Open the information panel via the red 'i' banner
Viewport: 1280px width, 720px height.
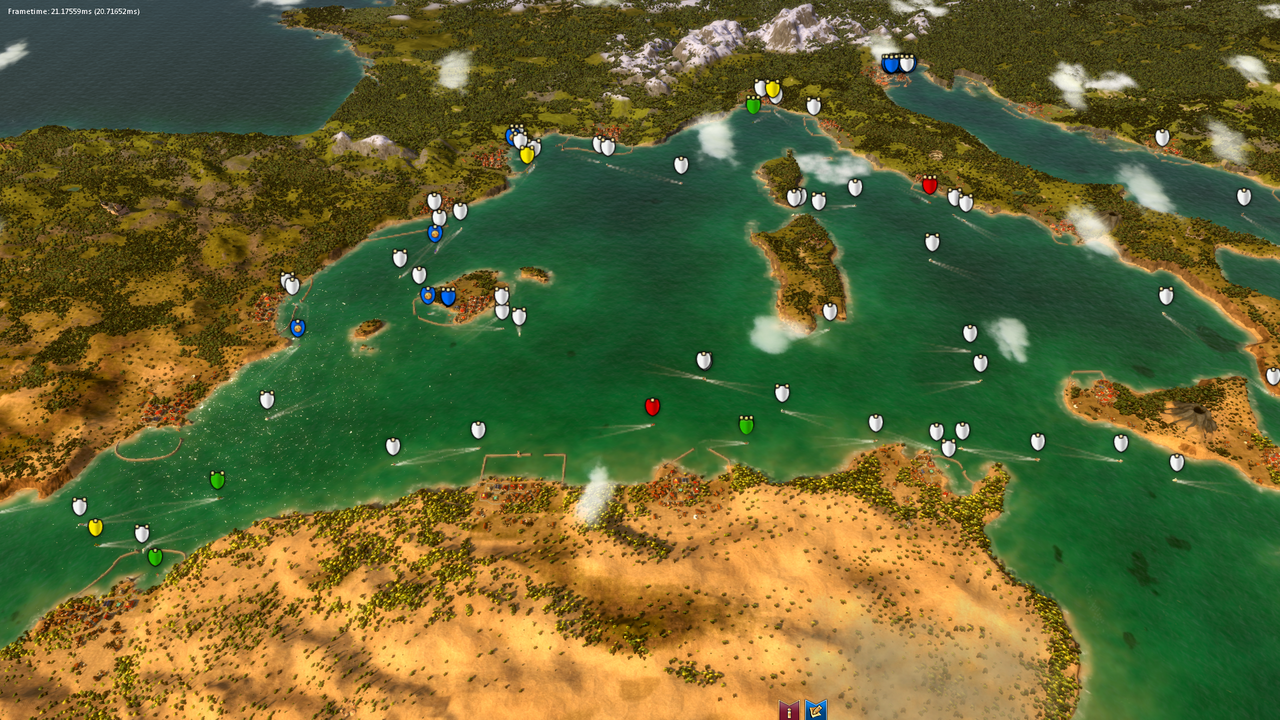(x=789, y=708)
